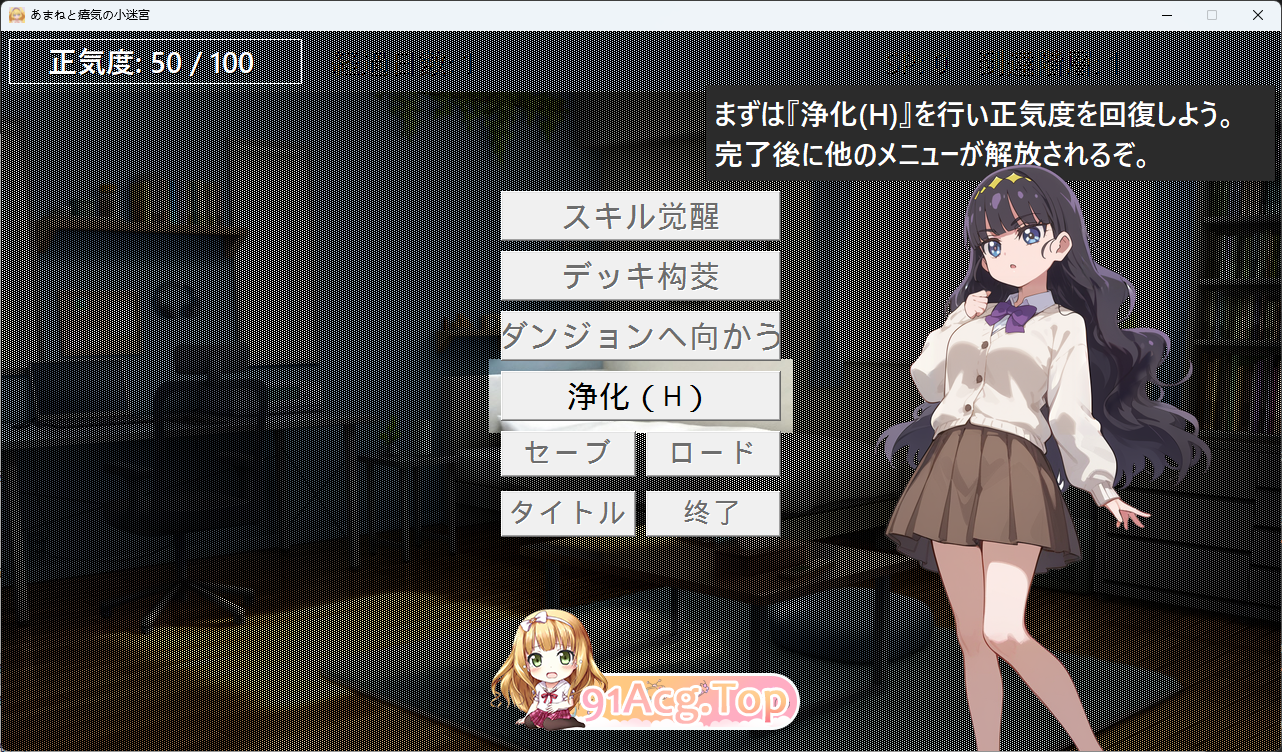Select ダンジョンへ向かう to head to the dungeon

[x=640, y=336]
